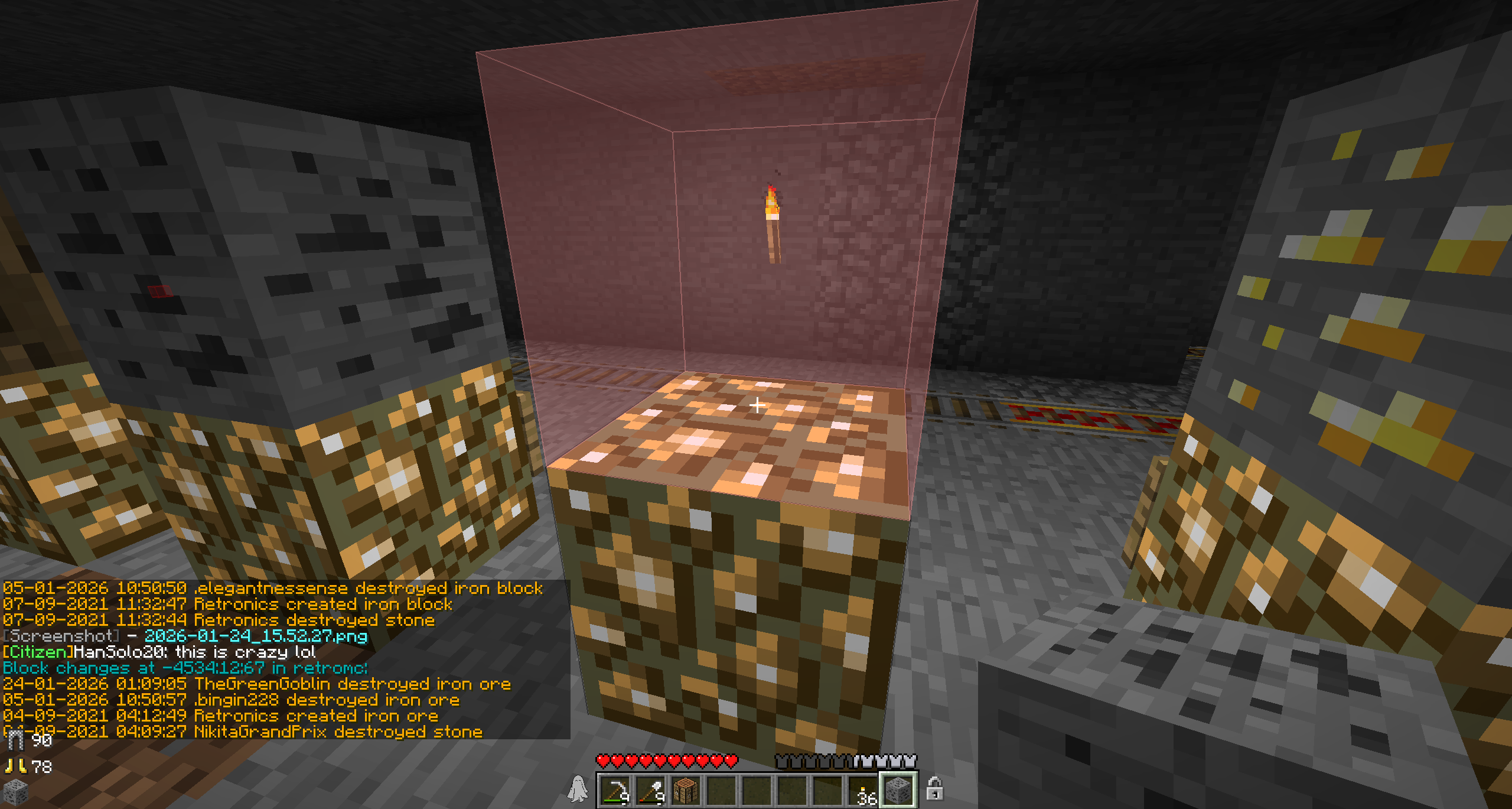Choose the crafting table hotbar slot

686,790
